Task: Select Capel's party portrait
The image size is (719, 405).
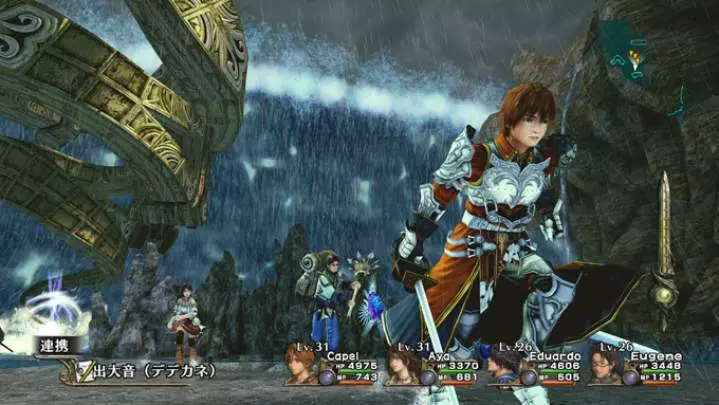Action: coord(301,367)
